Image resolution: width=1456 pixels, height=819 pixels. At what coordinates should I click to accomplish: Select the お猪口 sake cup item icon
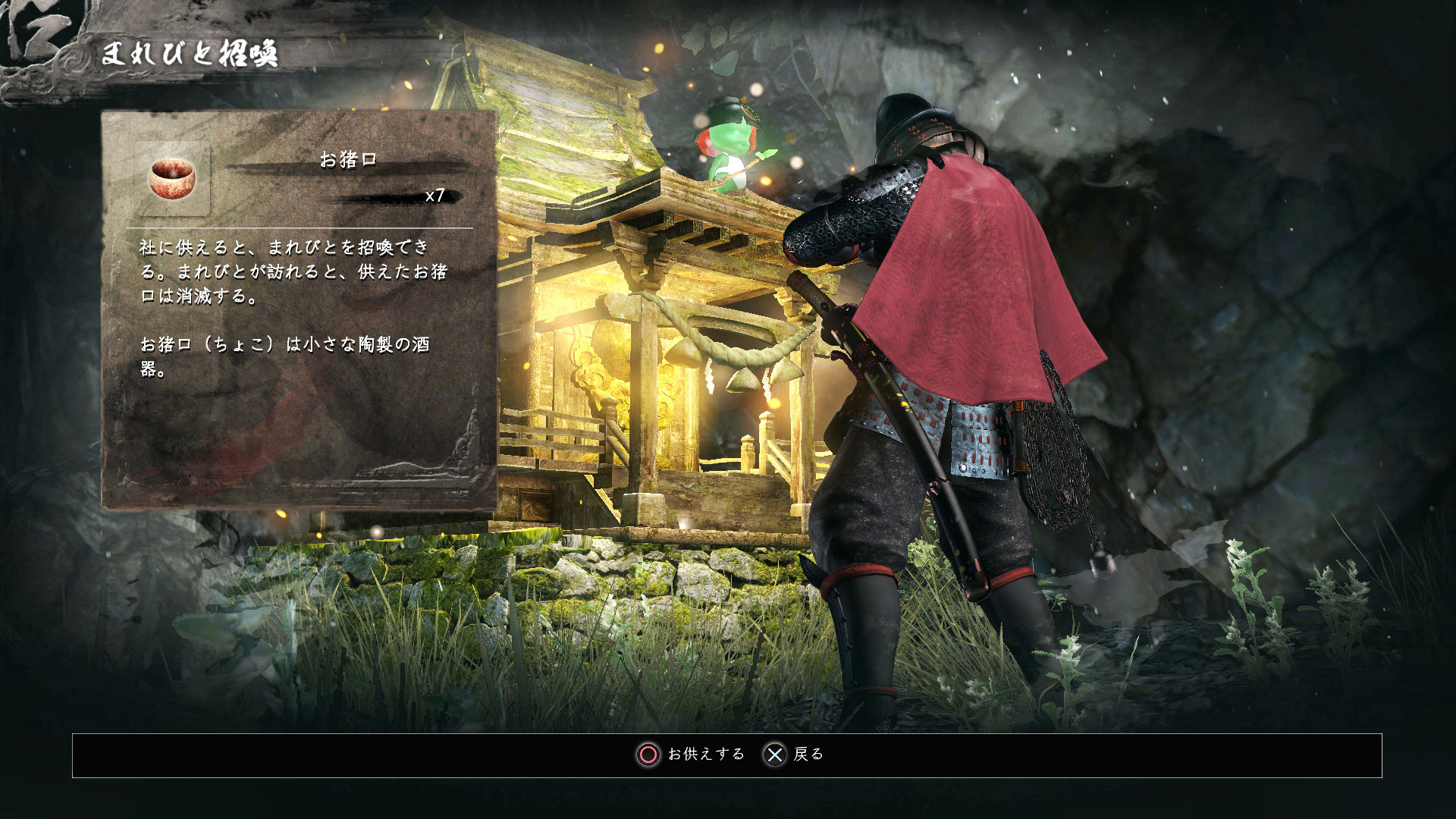(172, 179)
